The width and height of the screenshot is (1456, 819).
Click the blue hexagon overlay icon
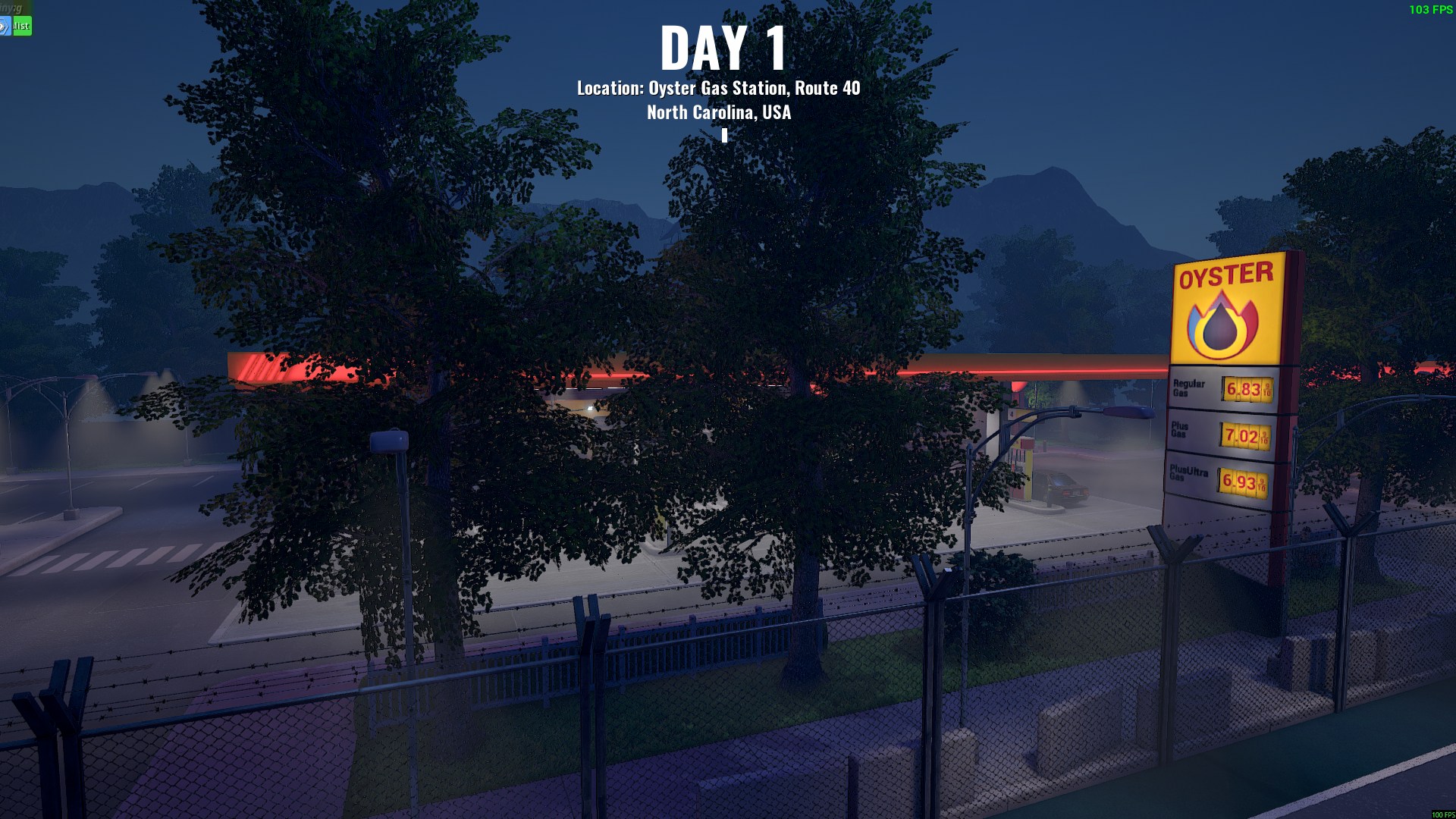(x=5, y=27)
